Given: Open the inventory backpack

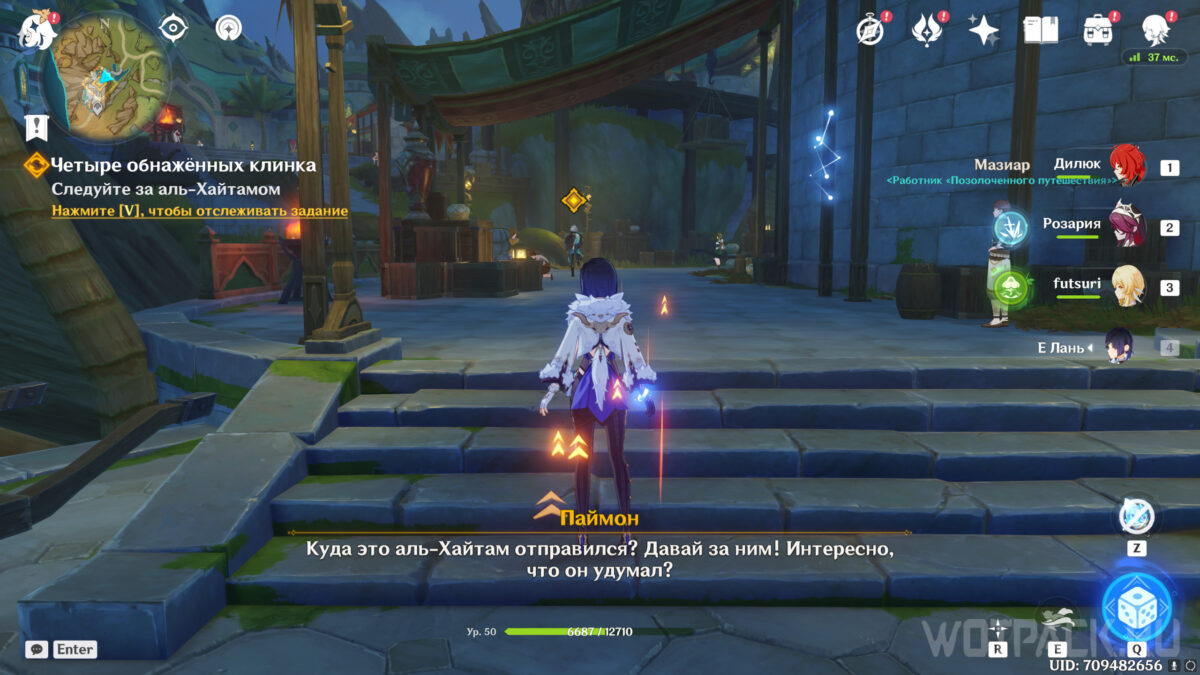Looking at the screenshot, I should click(1099, 30).
